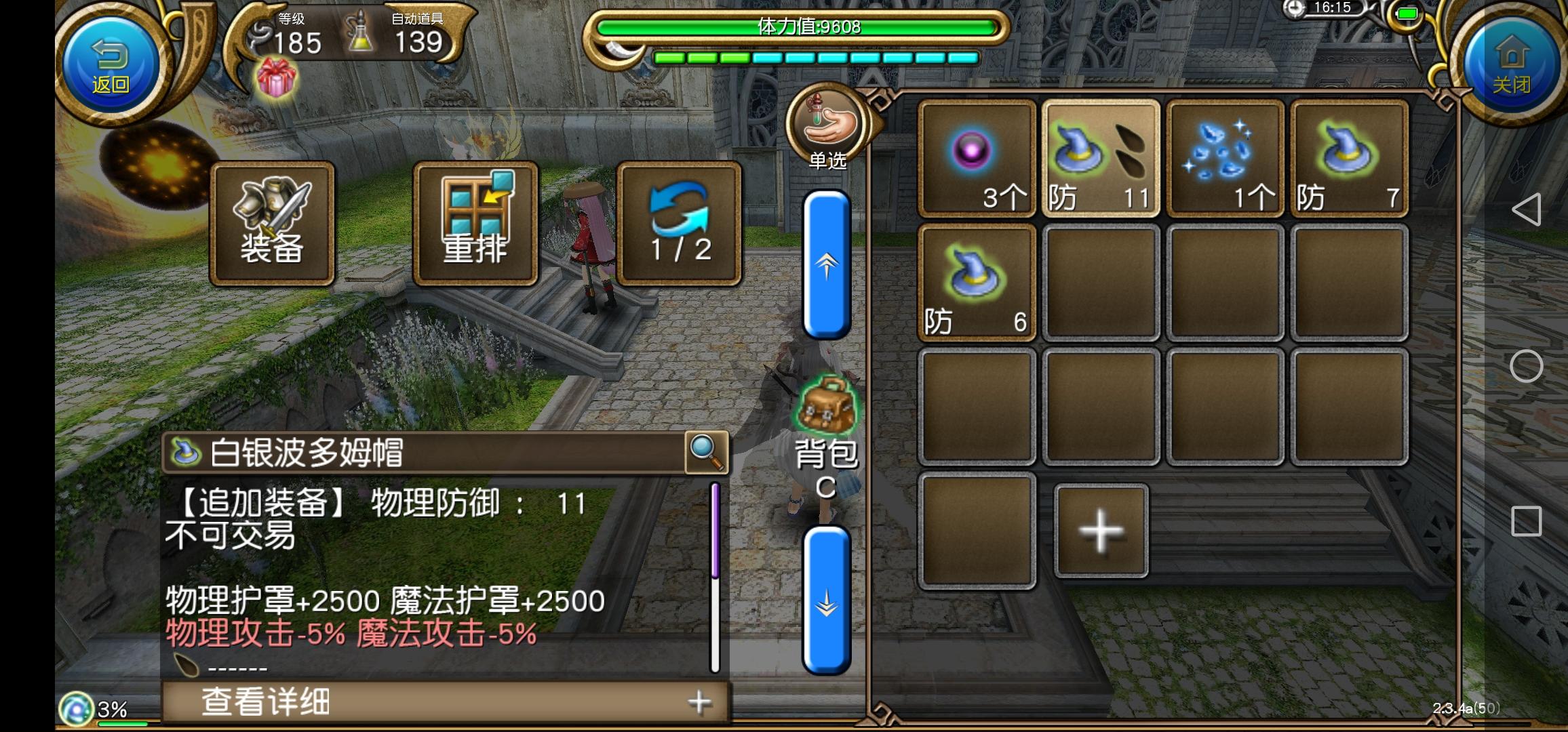1568x732 pixels.
Task: Select the purple orb item stack of 3
Action: 977,157
